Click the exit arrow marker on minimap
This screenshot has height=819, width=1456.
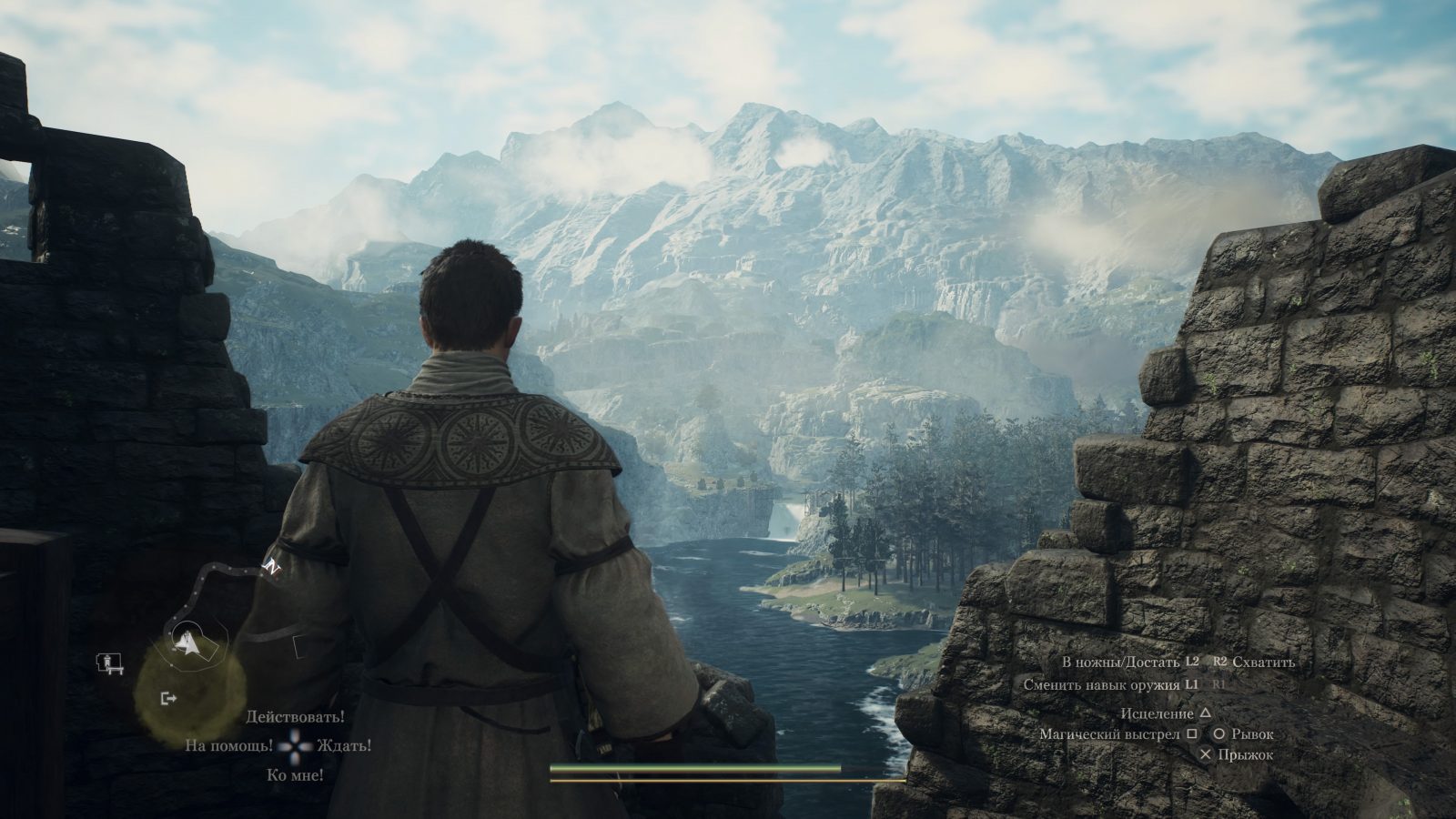tap(167, 698)
